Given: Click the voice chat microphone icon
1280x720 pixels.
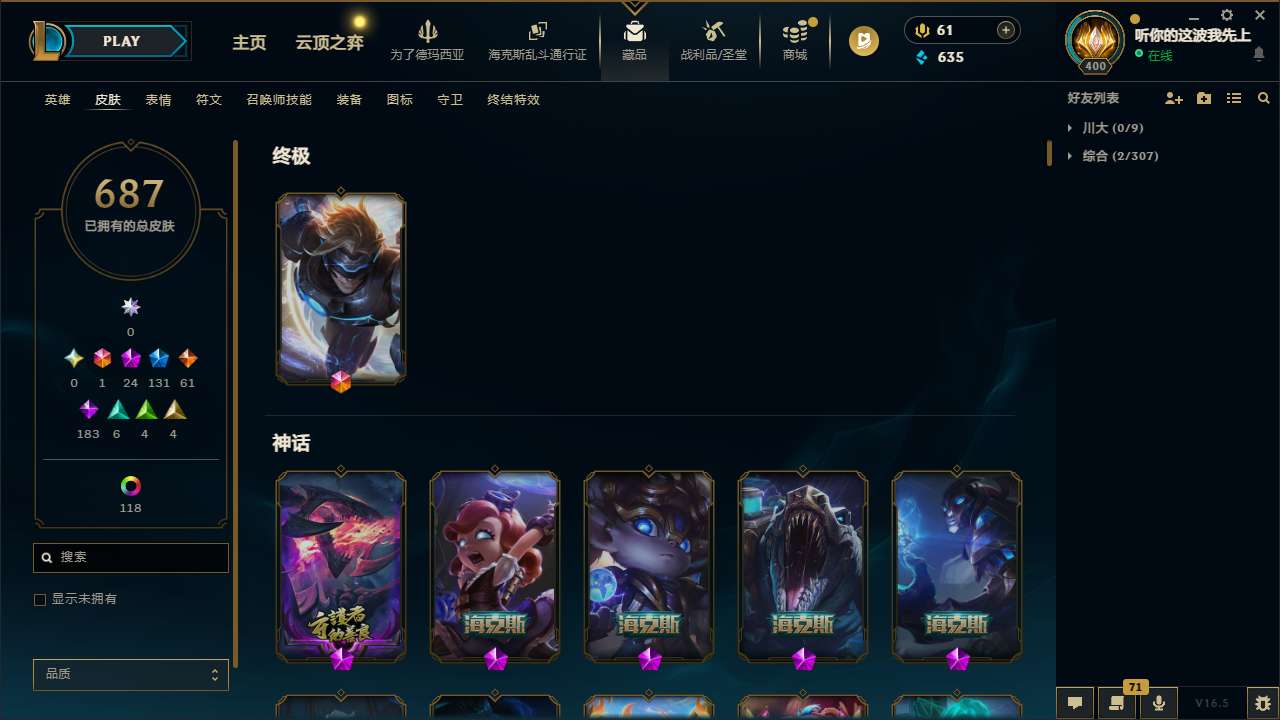Looking at the screenshot, I should click(1158, 703).
